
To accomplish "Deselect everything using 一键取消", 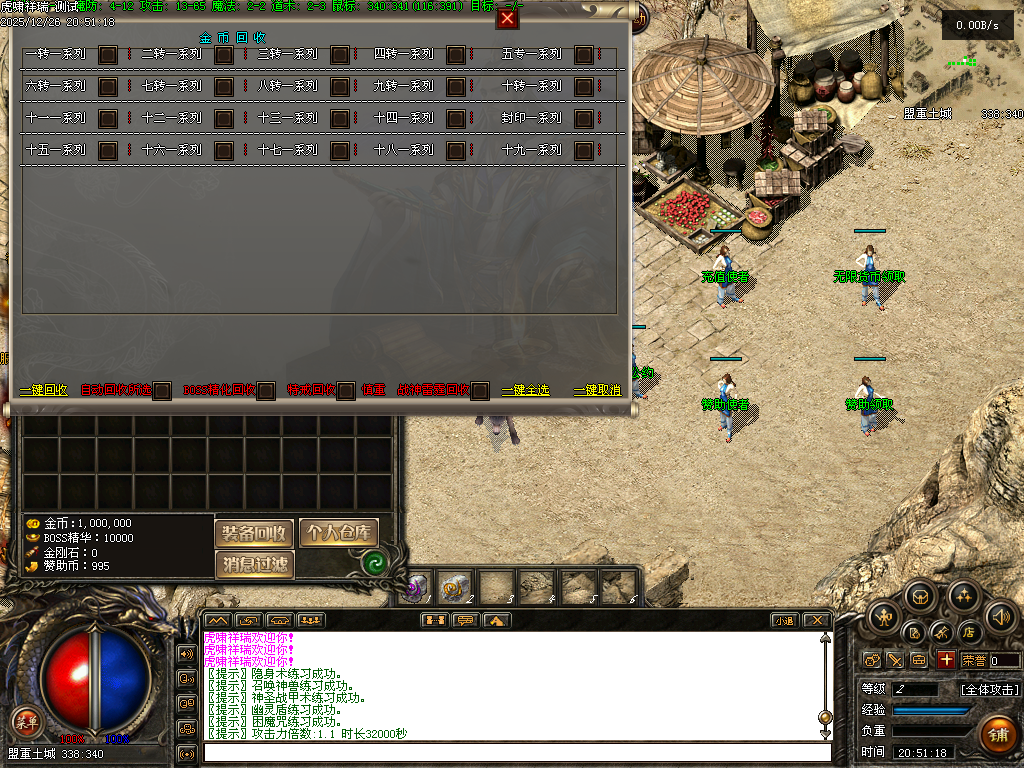I will tap(597, 390).
